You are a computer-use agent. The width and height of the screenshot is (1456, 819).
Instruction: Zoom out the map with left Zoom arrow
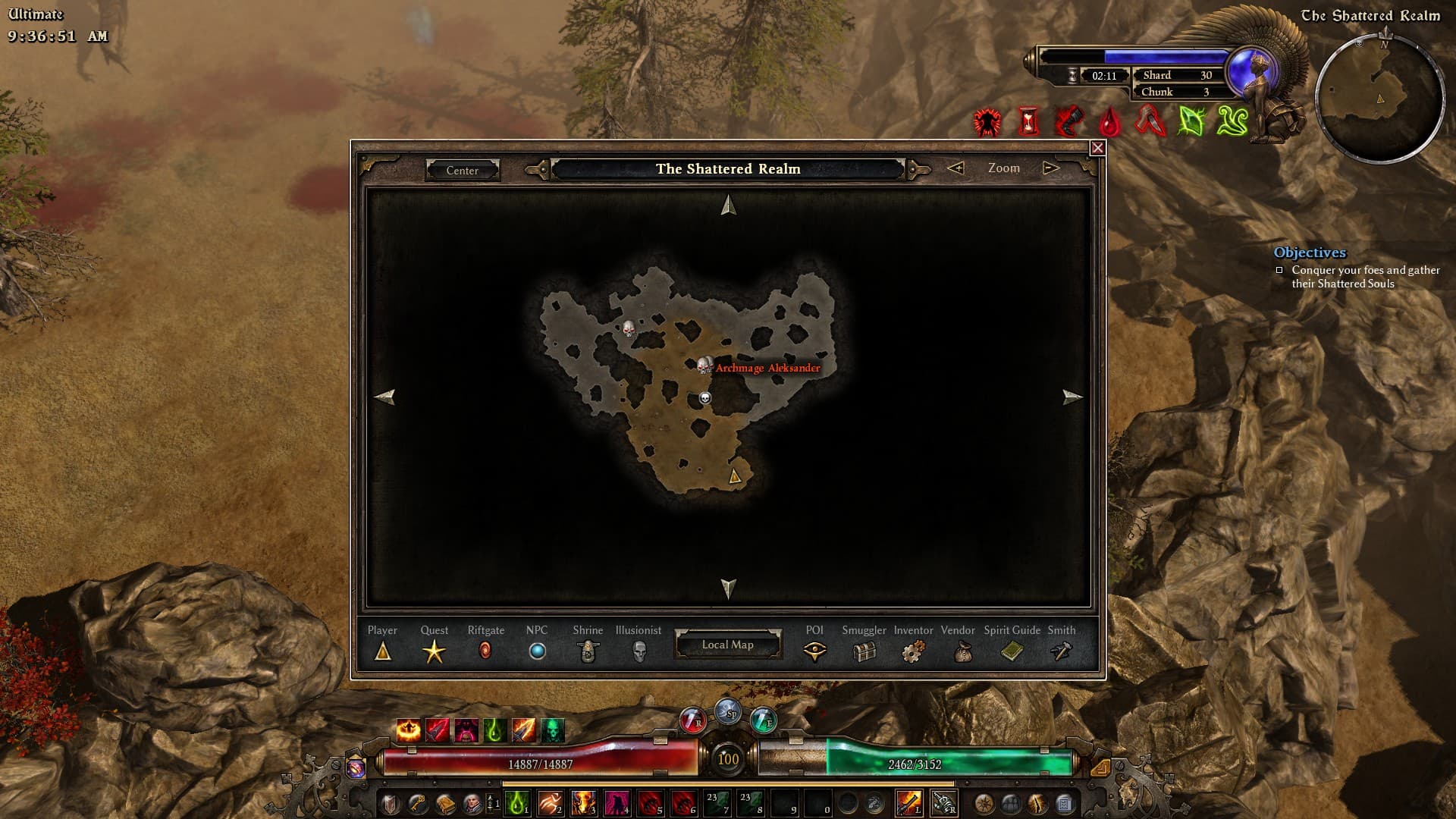(x=955, y=168)
